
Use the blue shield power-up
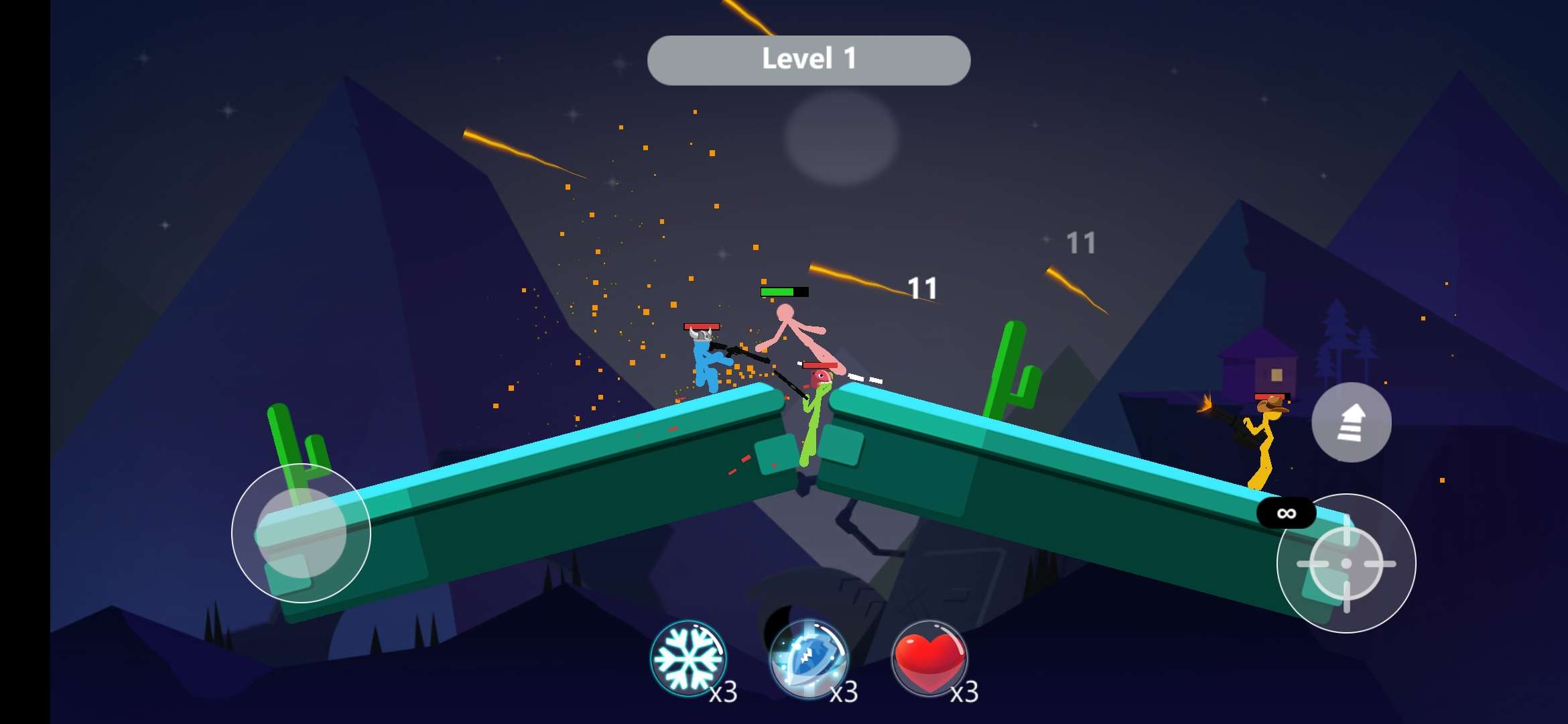(808, 658)
